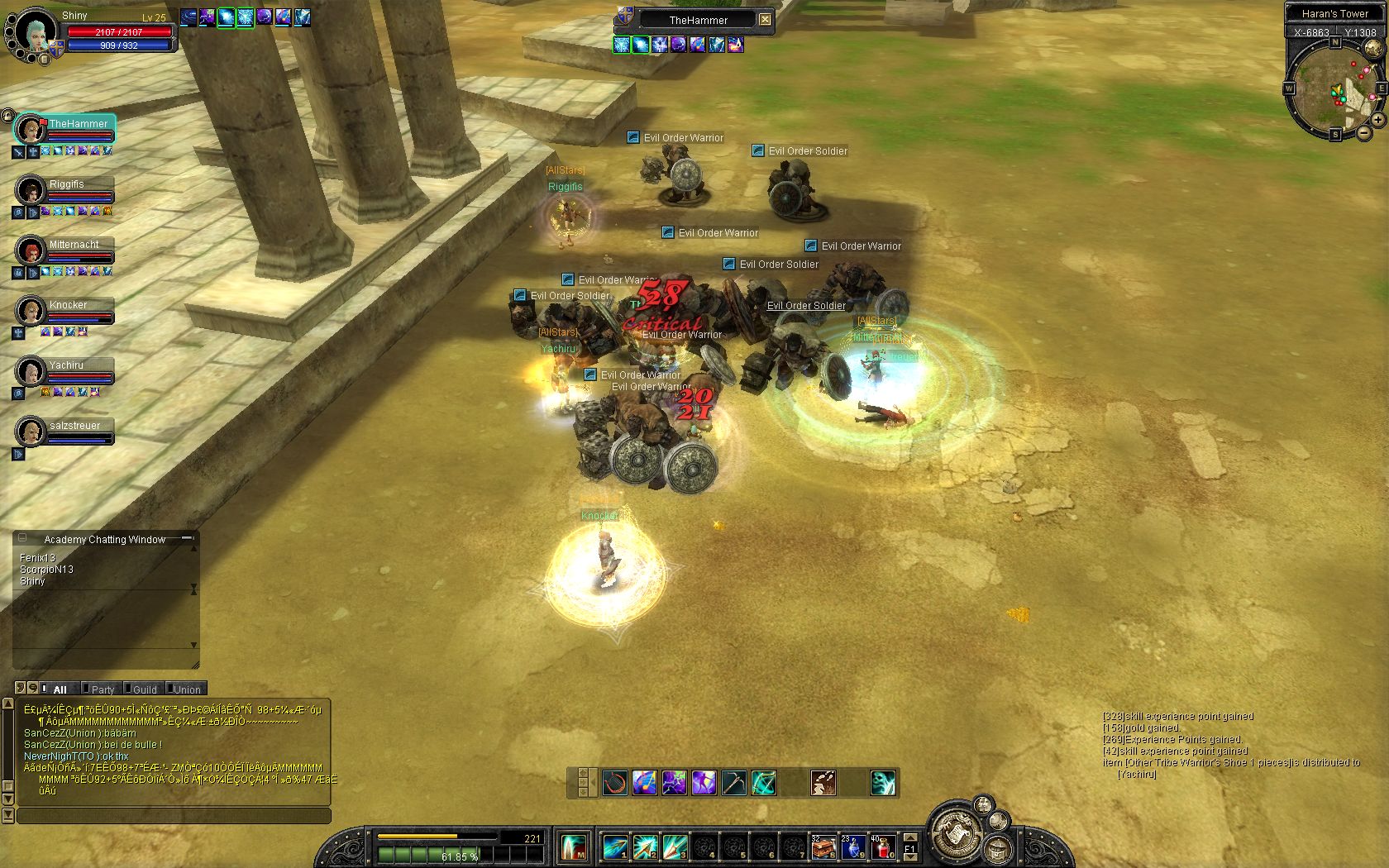Viewport: 1389px width, 868px height.
Task: Use the pickaxe skill on the upper bar
Action: pos(733,782)
